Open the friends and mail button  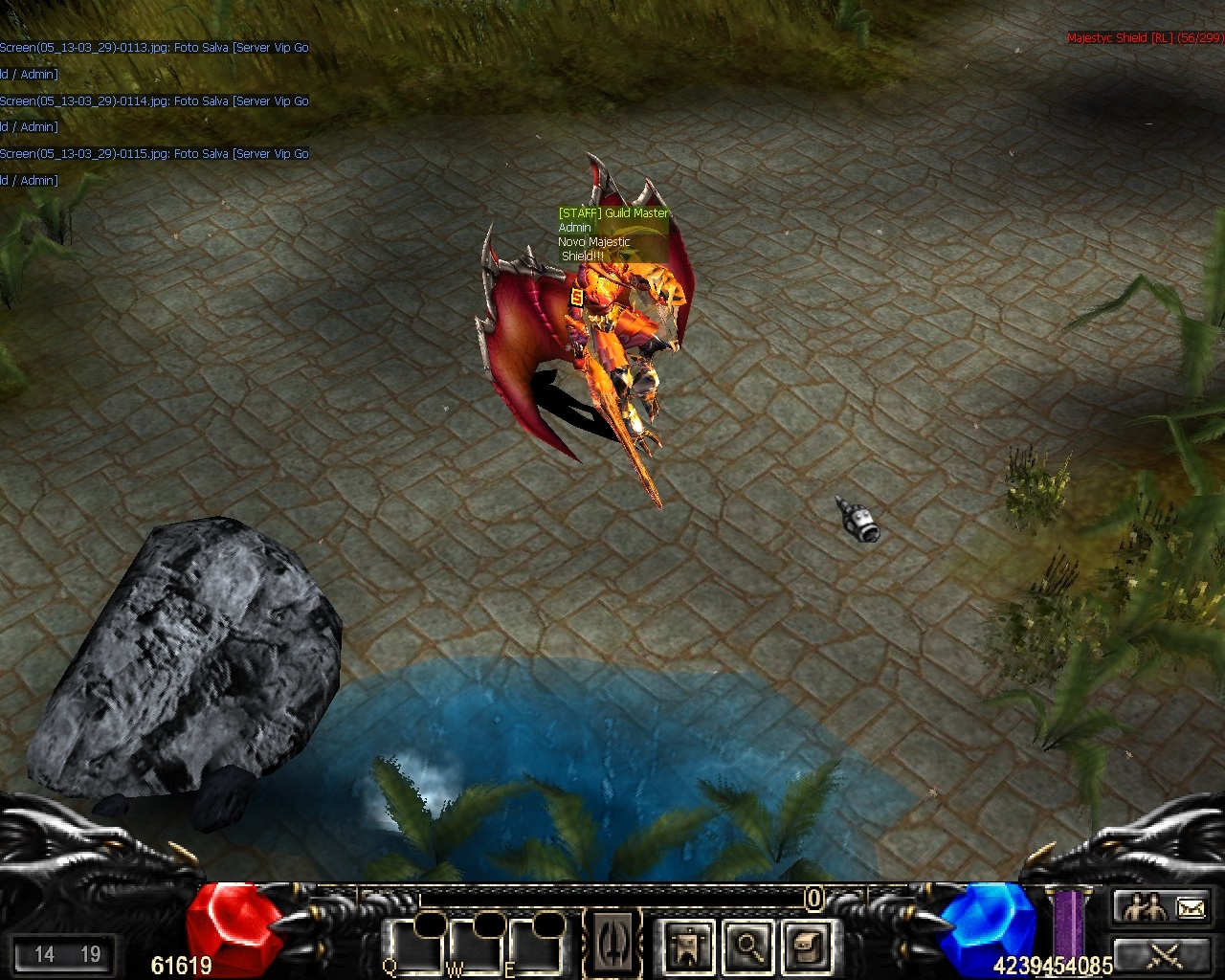click(x=1161, y=906)
